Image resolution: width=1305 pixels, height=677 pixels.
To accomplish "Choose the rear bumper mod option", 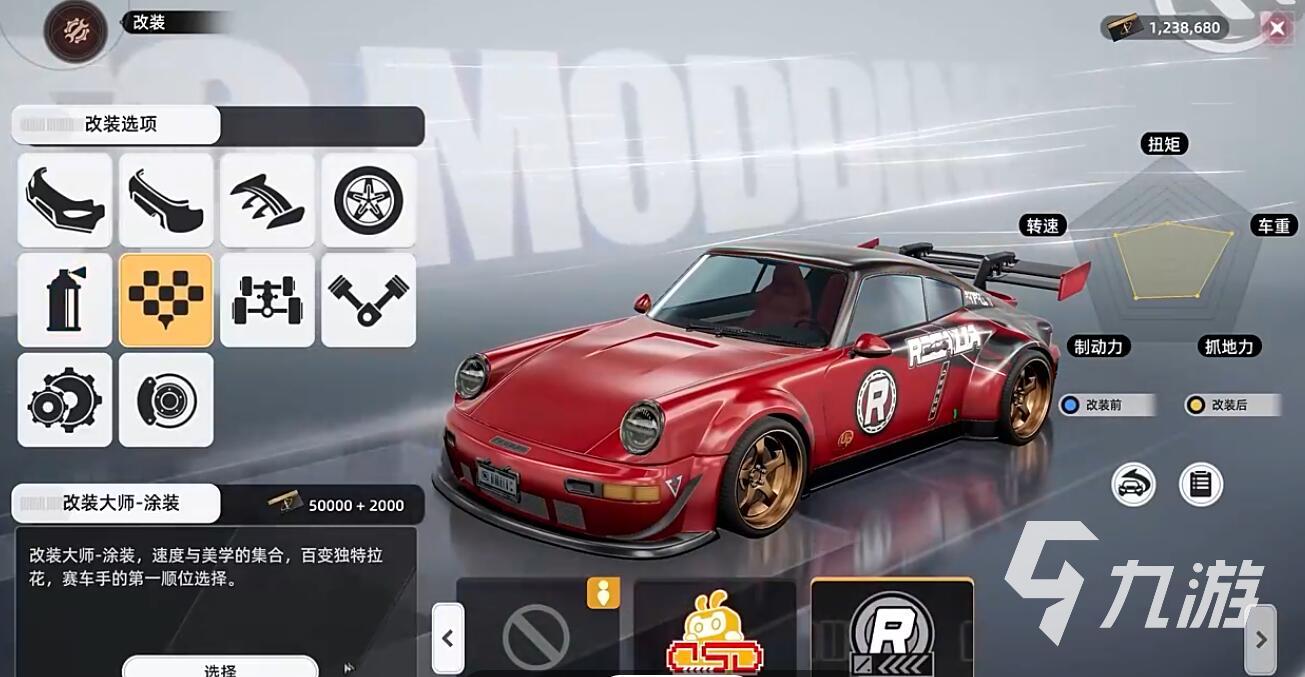I will pos(166,200).
